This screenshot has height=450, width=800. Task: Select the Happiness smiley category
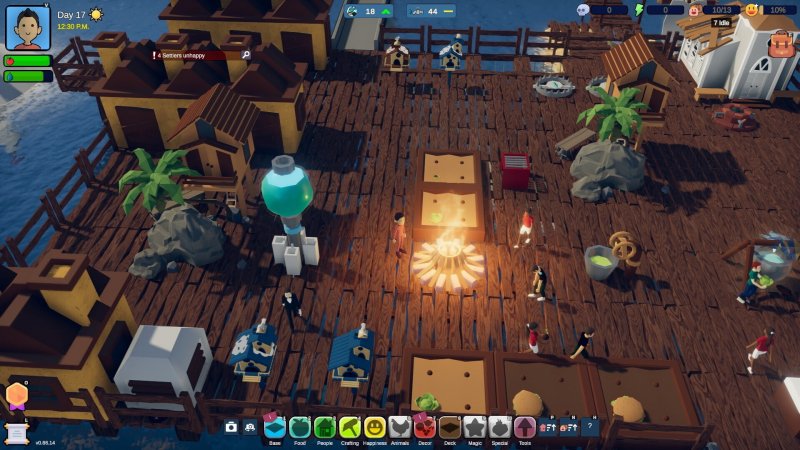coord(375,428)
